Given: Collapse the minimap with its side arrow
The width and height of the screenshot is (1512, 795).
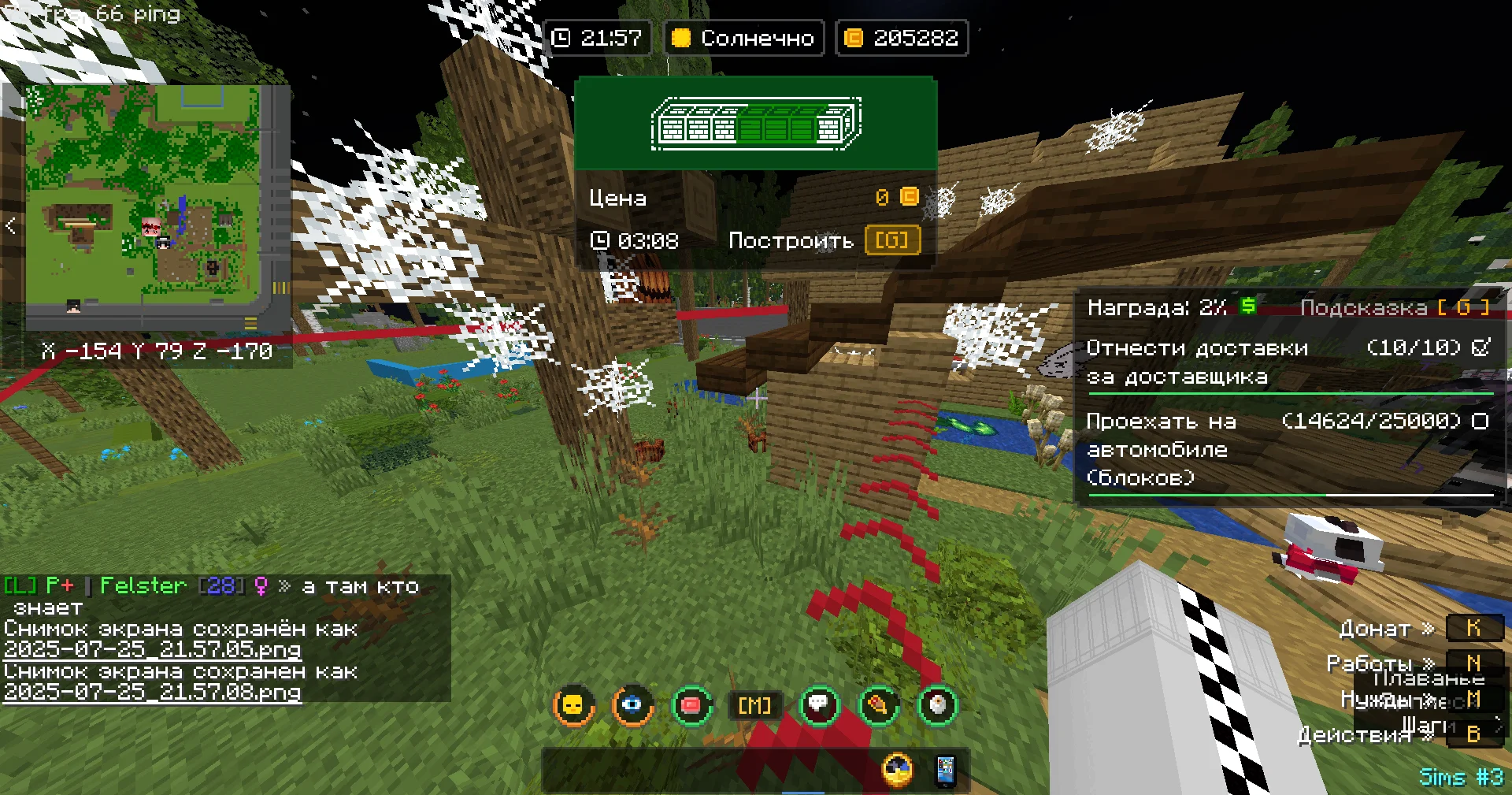Looking at the screenshot, I should 10,226.
